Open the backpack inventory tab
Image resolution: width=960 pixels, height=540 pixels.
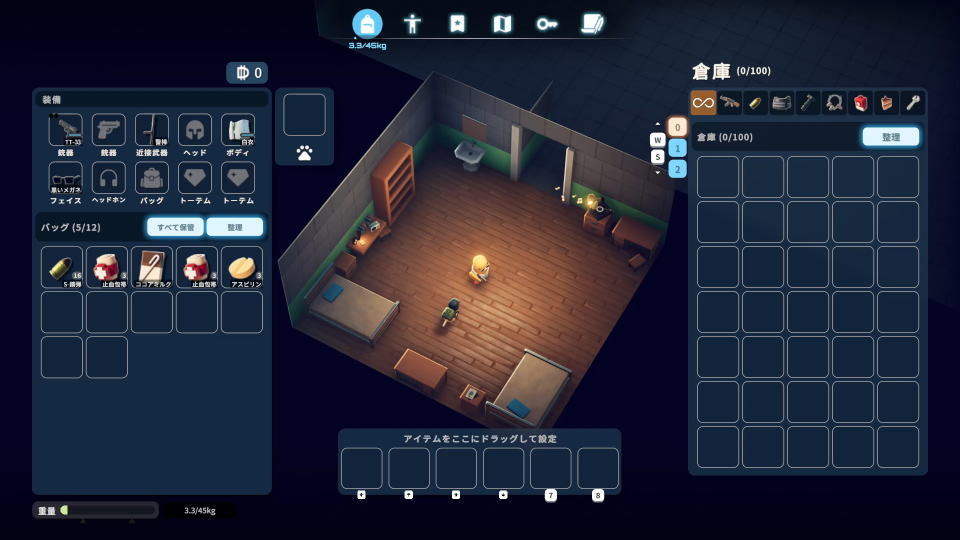[x=367, y=24]
